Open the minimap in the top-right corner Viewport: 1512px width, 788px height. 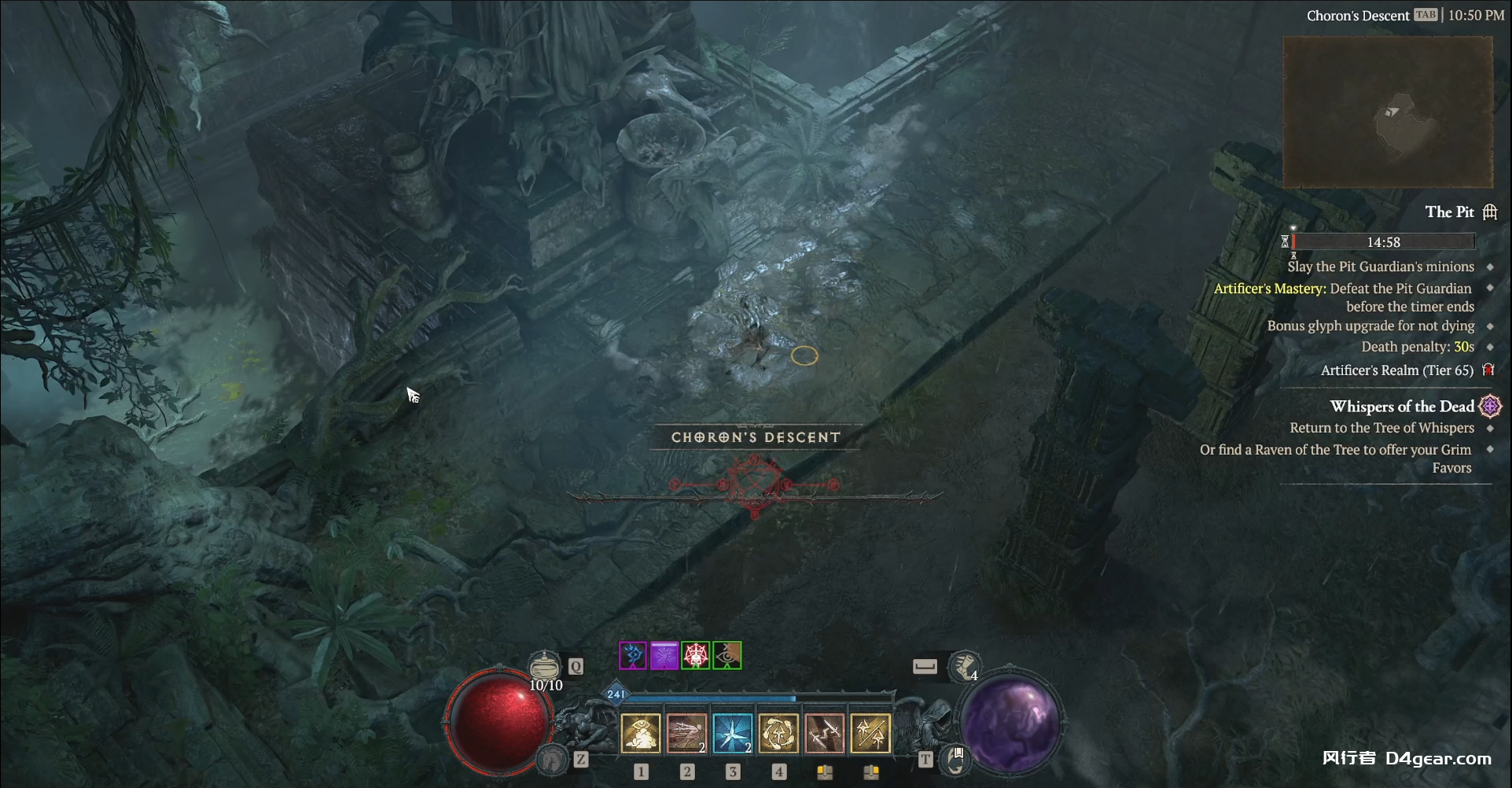pyautogui.click(x=1388, y=112)
